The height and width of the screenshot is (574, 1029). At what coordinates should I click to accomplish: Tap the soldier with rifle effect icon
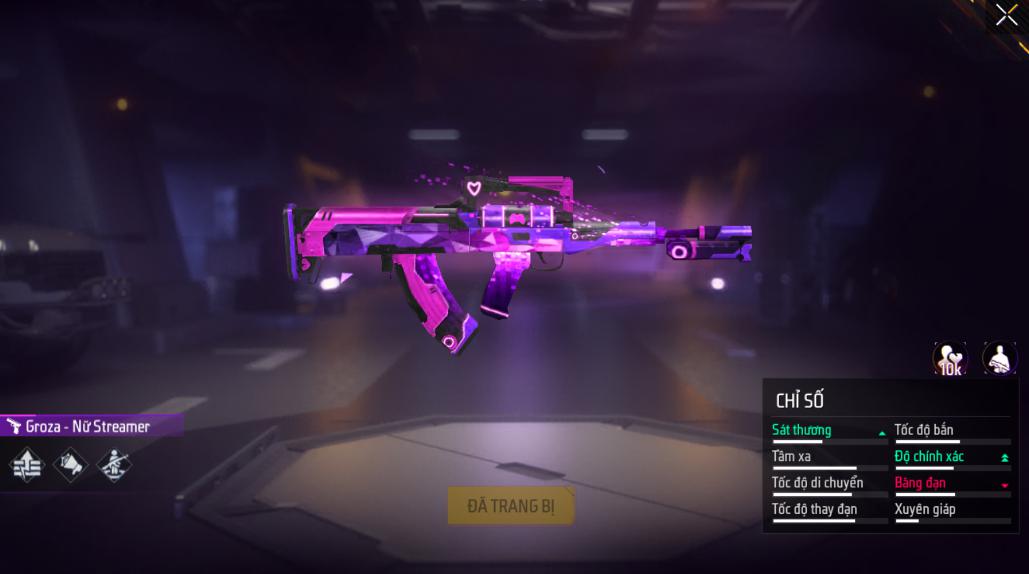pos(114,465)
